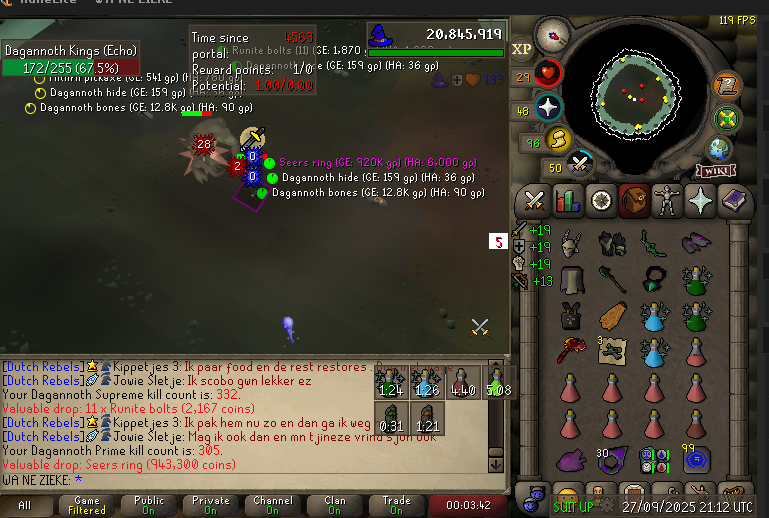Toggle run with the energy orb
This screenshot has width=769, height=518.
click(559, 140)
